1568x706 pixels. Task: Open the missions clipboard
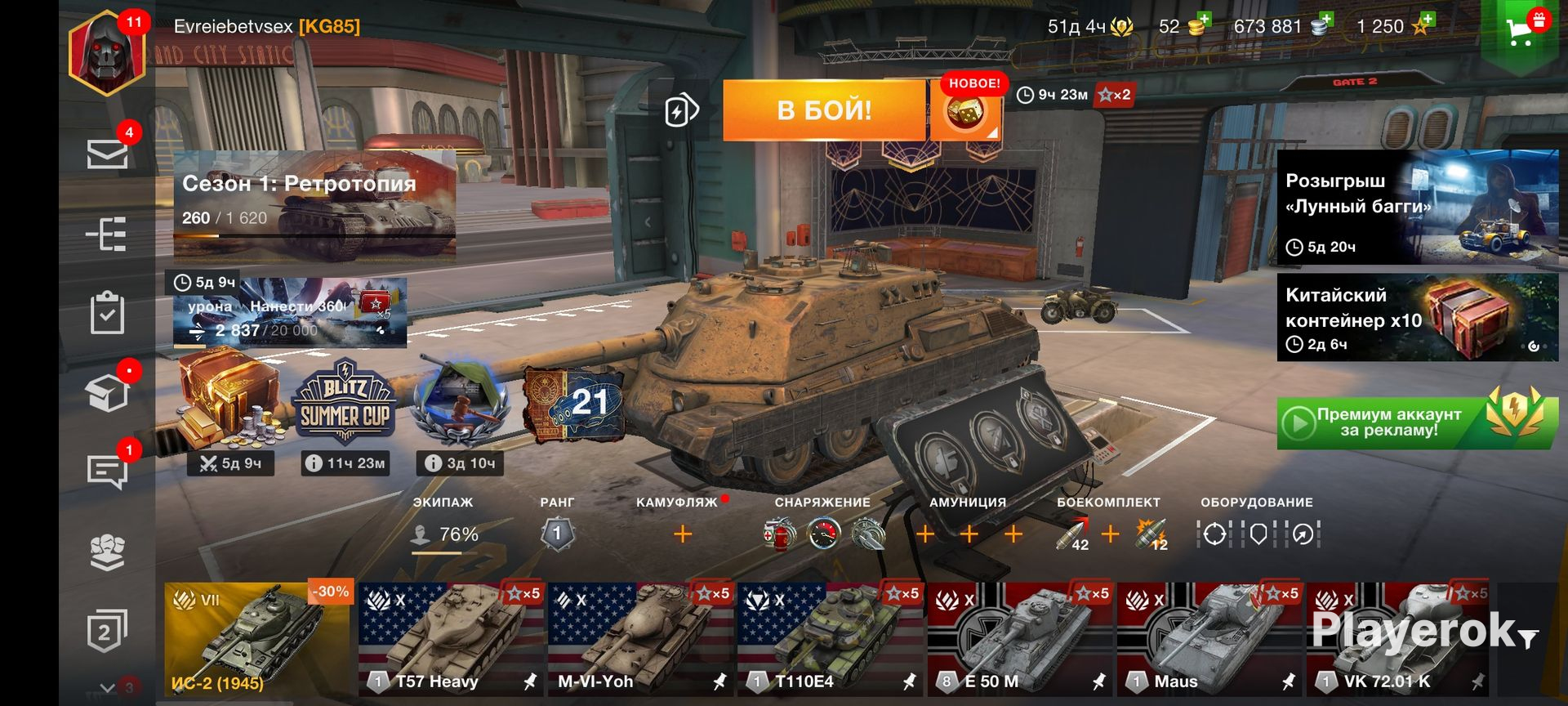click(x=107, y=314)
